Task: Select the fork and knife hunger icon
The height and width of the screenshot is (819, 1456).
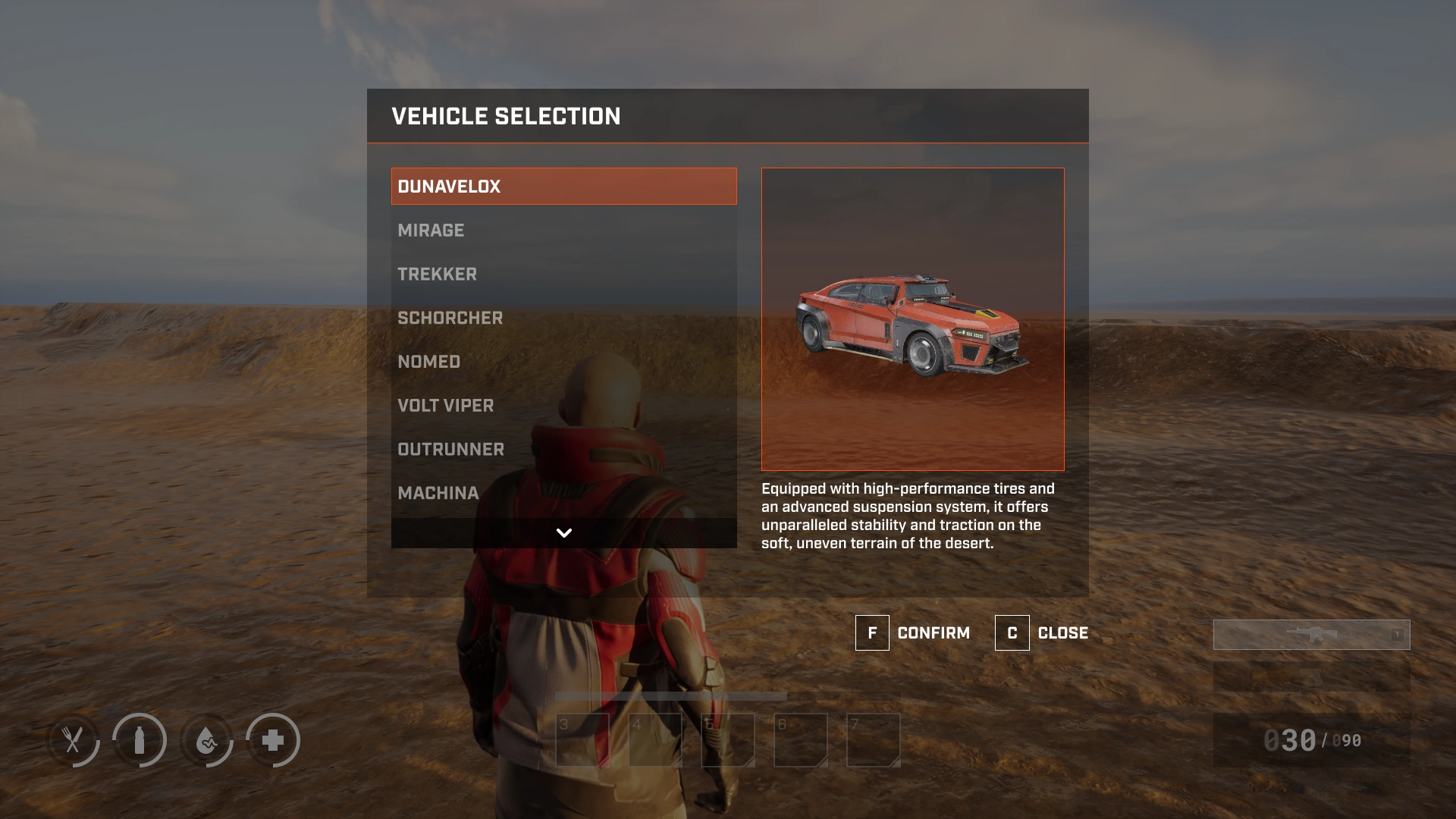Action: (x=73, y=740)
